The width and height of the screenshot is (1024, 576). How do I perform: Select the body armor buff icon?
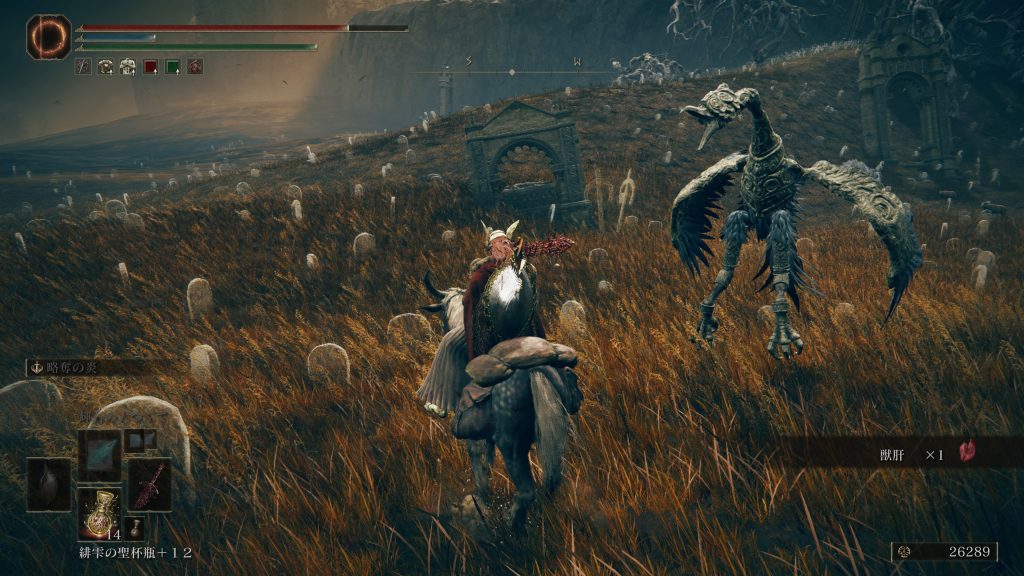(x=128, y=67)
